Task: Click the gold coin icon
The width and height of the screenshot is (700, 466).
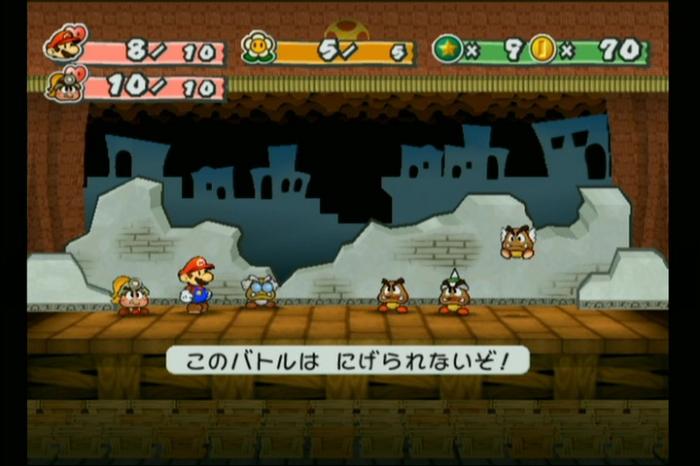Action: tap(542, 49)
